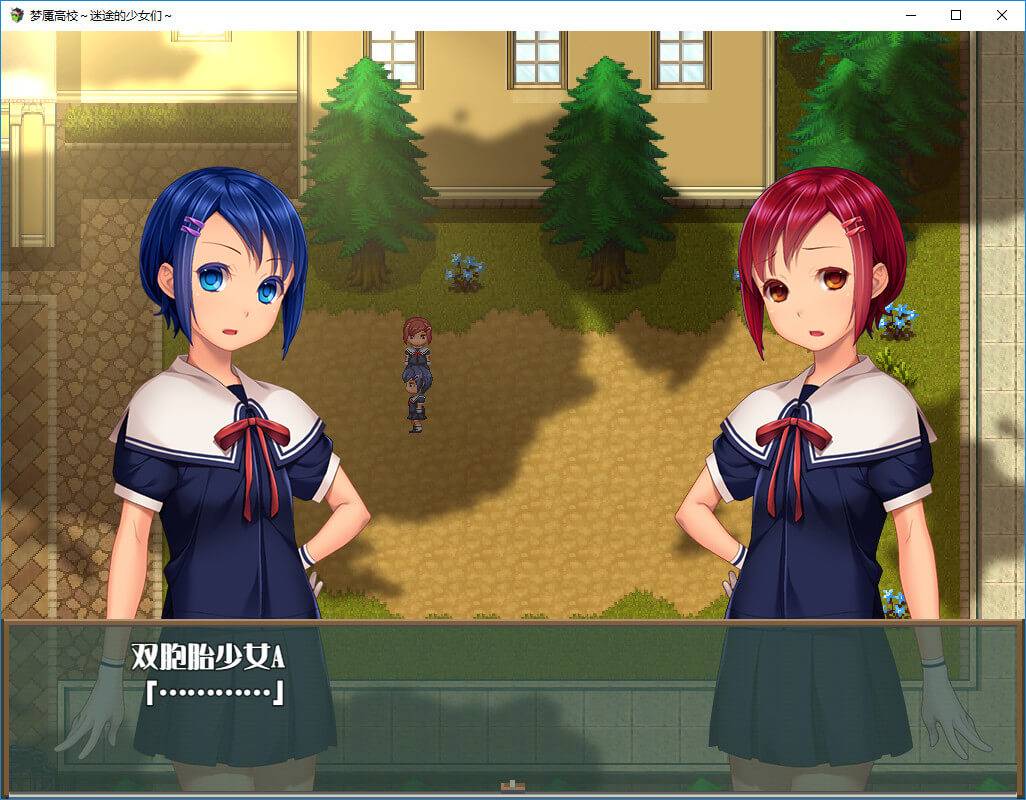Viewport: 1026px width, 800px height.
Task: Close the game window
Action: pyautogui.click(x=1002, y=15)
